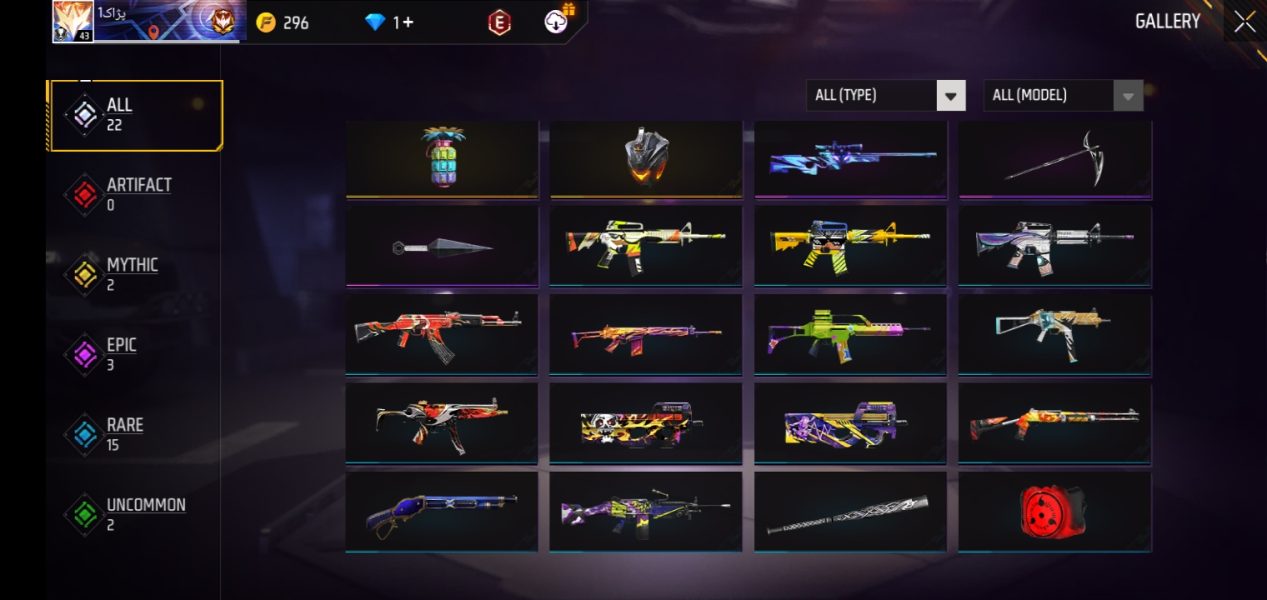Choose the blue sniper rifle skin
Screen dimensions: 1267x600
pyautogui.click(x=850, y=158)
